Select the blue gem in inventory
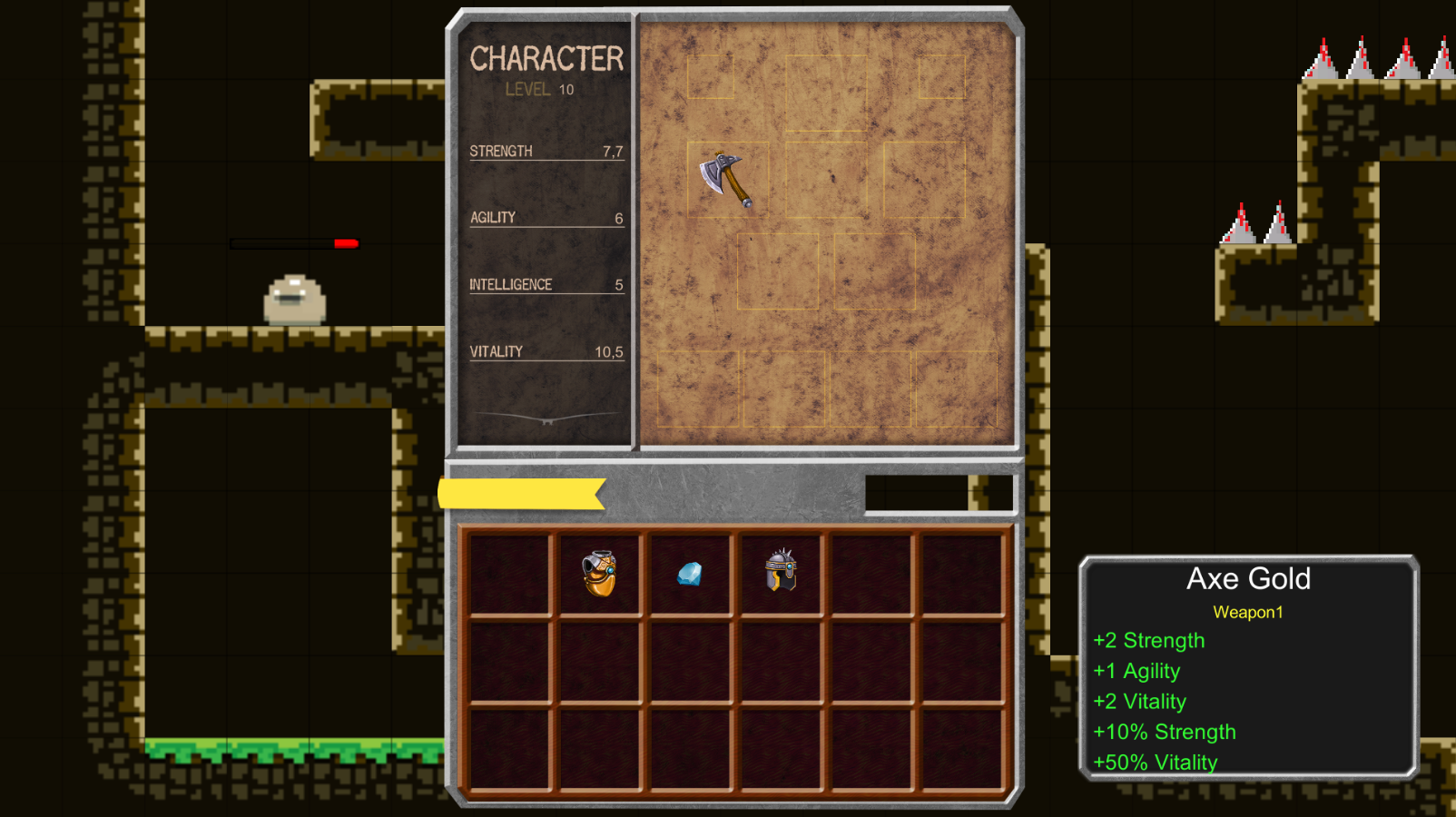1456x817 pixels. tap(690, 575)
